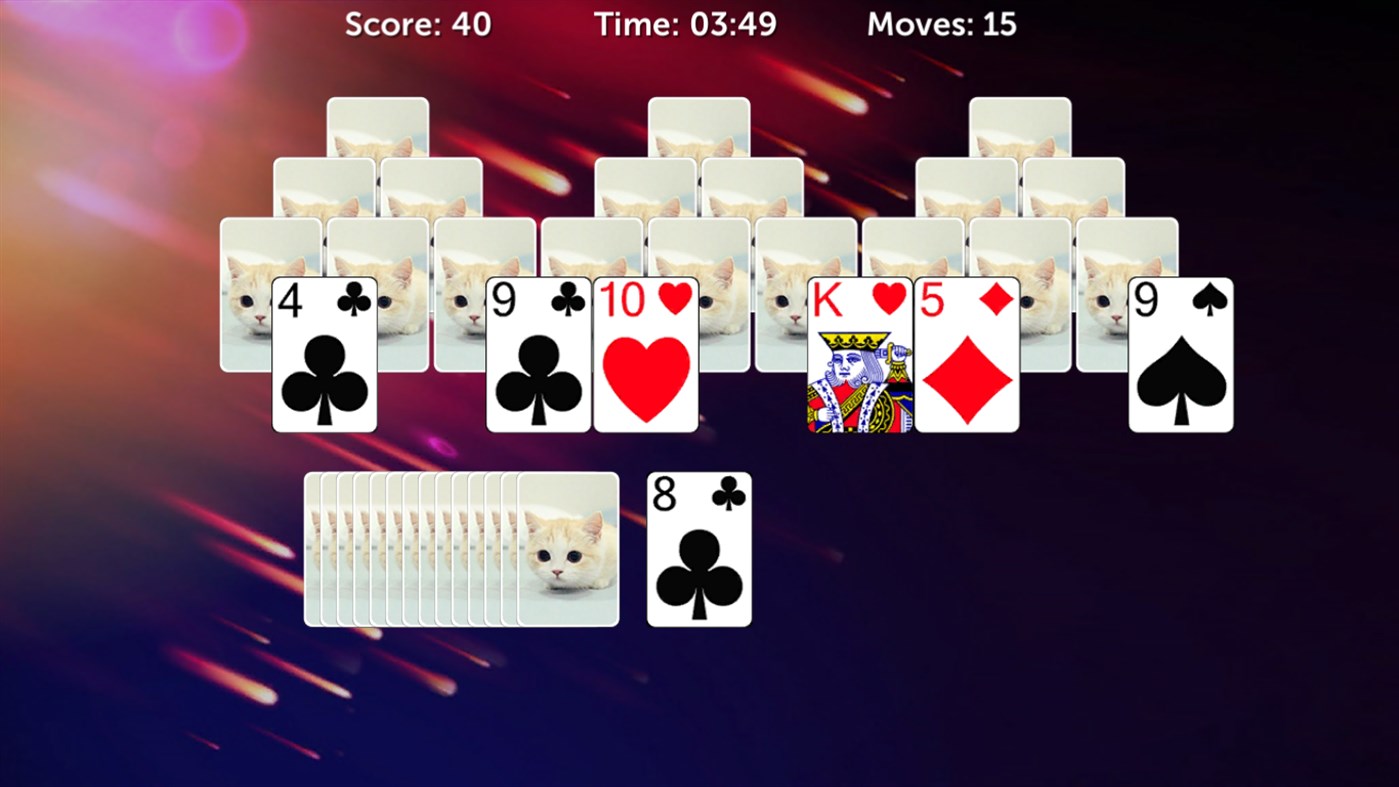The width and height of the screenshot is (1399, 787).
Task: Select the King of hearts card
Action: tap(861, 355)
